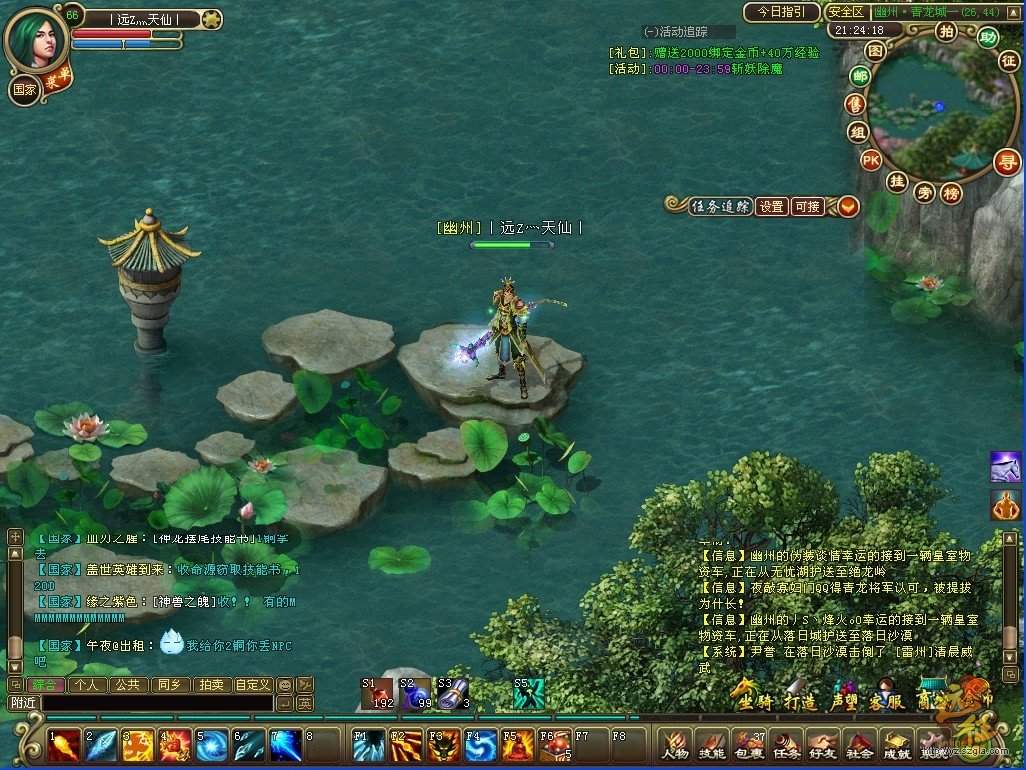This screenshot has height=770, width=1026.
Task: Switch chat to the 个人 tab
Action: (x=87, y=685)
